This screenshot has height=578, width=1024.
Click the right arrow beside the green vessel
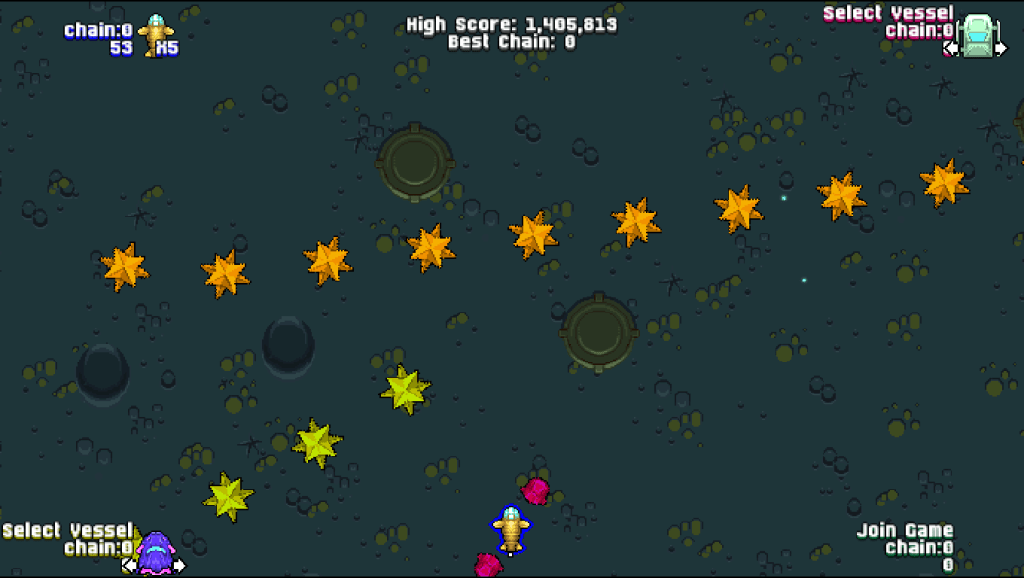(1001, 47)
